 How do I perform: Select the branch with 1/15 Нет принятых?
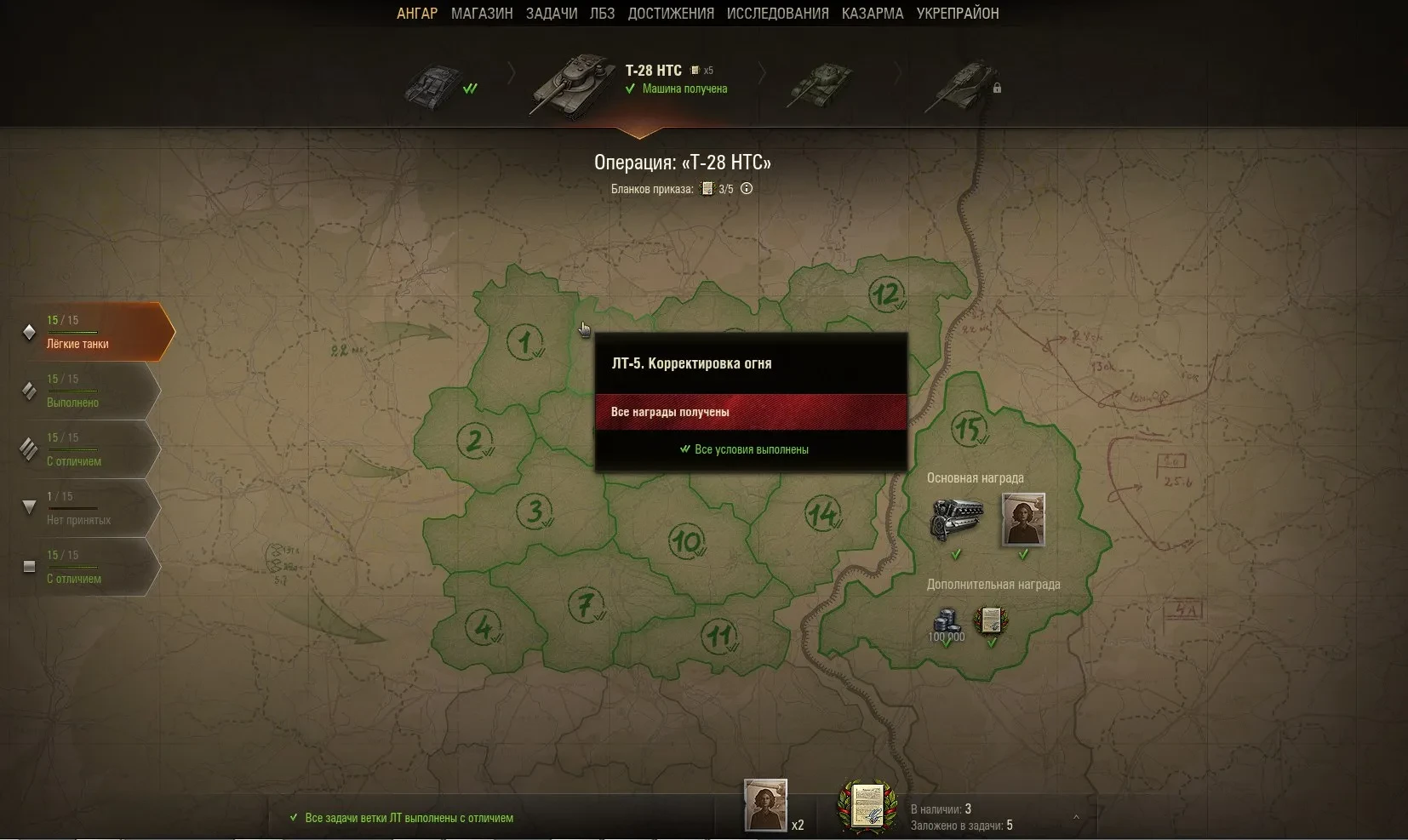pyautogui.click(x=89, y=508)
